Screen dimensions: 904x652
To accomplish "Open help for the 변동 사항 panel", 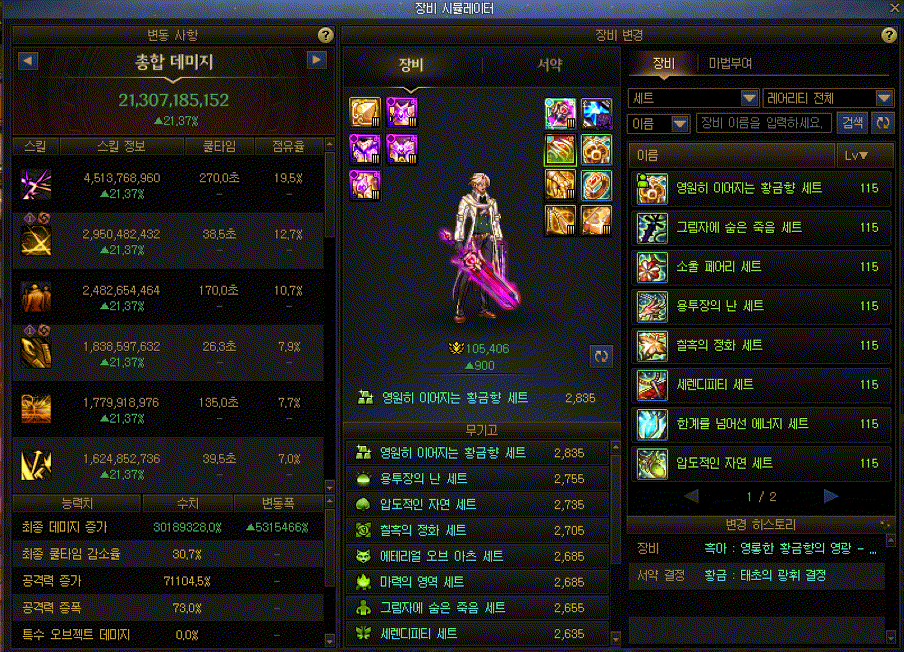I will [325, 35].
